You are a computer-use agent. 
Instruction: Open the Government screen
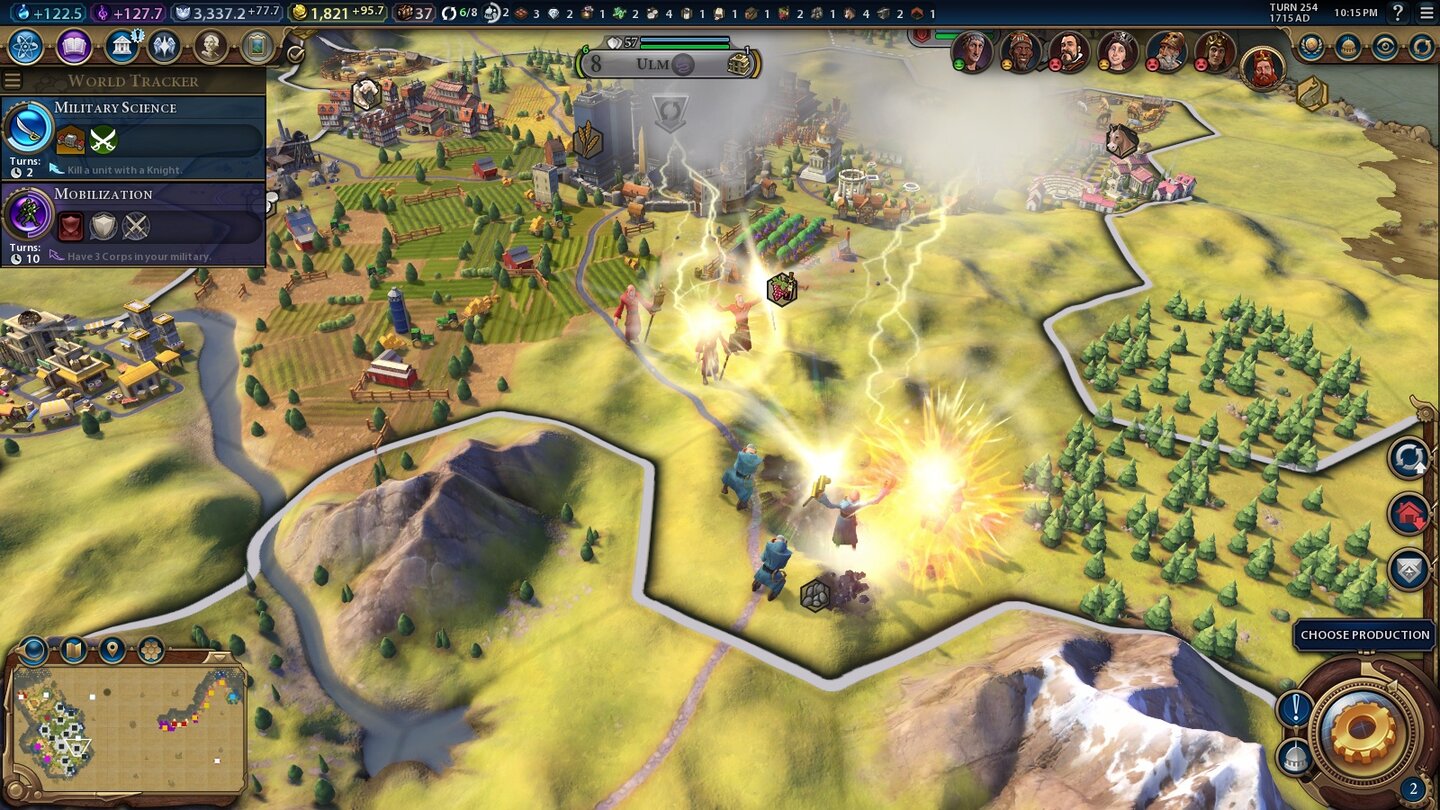(x=121, y=46)
